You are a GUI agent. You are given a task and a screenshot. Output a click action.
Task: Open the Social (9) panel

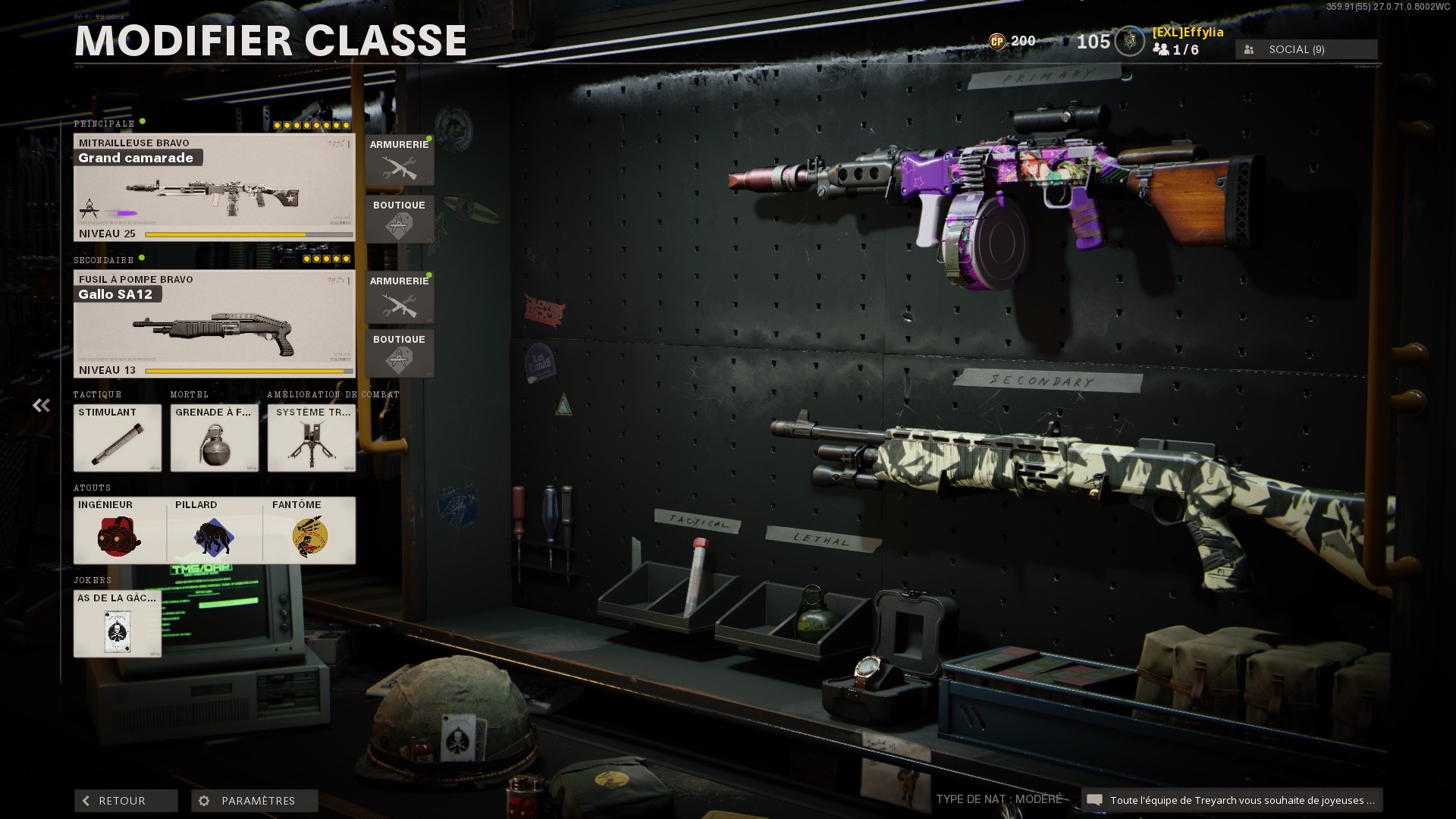click(1304, 49)
